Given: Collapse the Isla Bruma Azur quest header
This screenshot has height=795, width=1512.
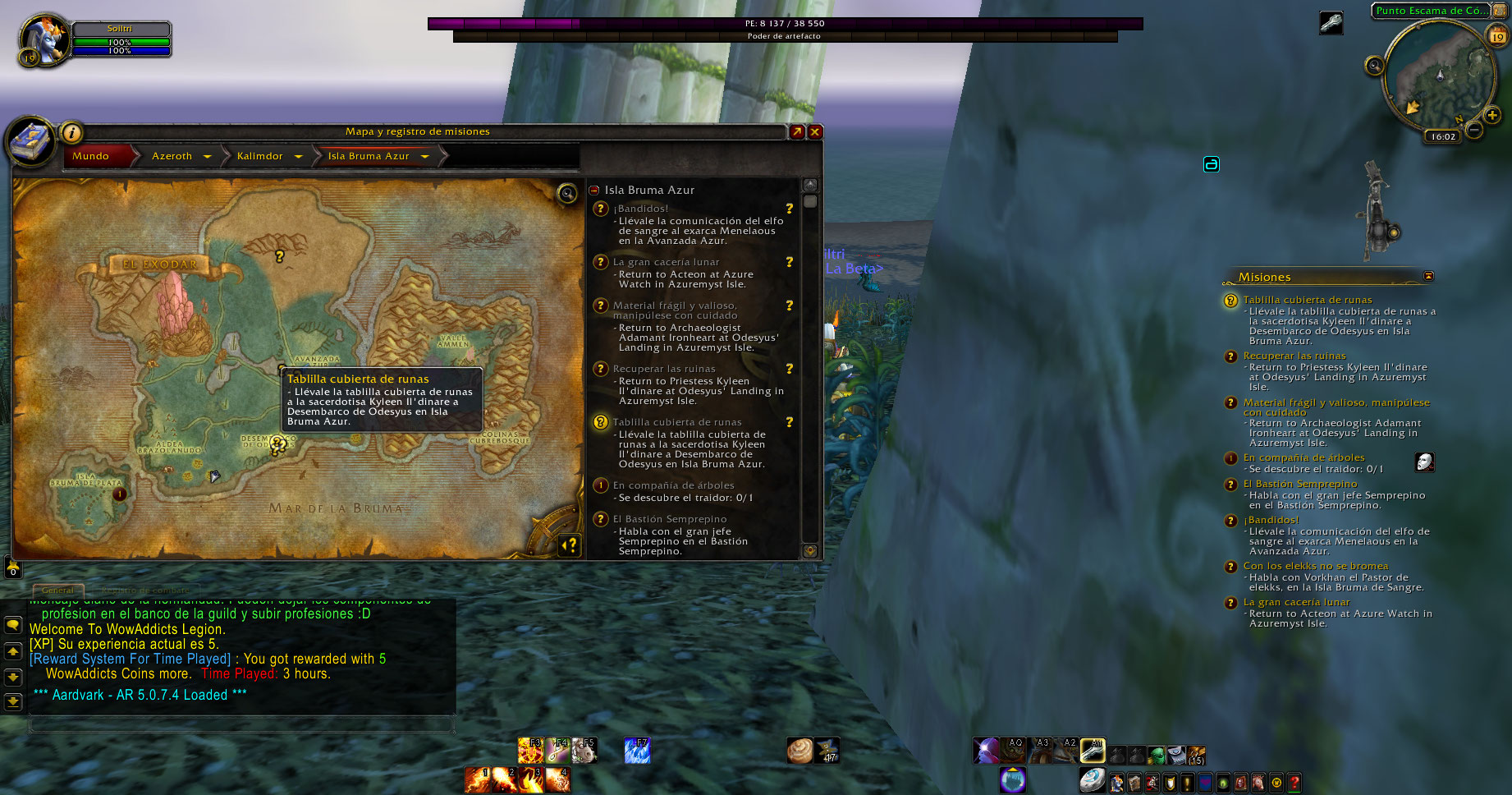Looking at the screenshot, I should (594, 190).
